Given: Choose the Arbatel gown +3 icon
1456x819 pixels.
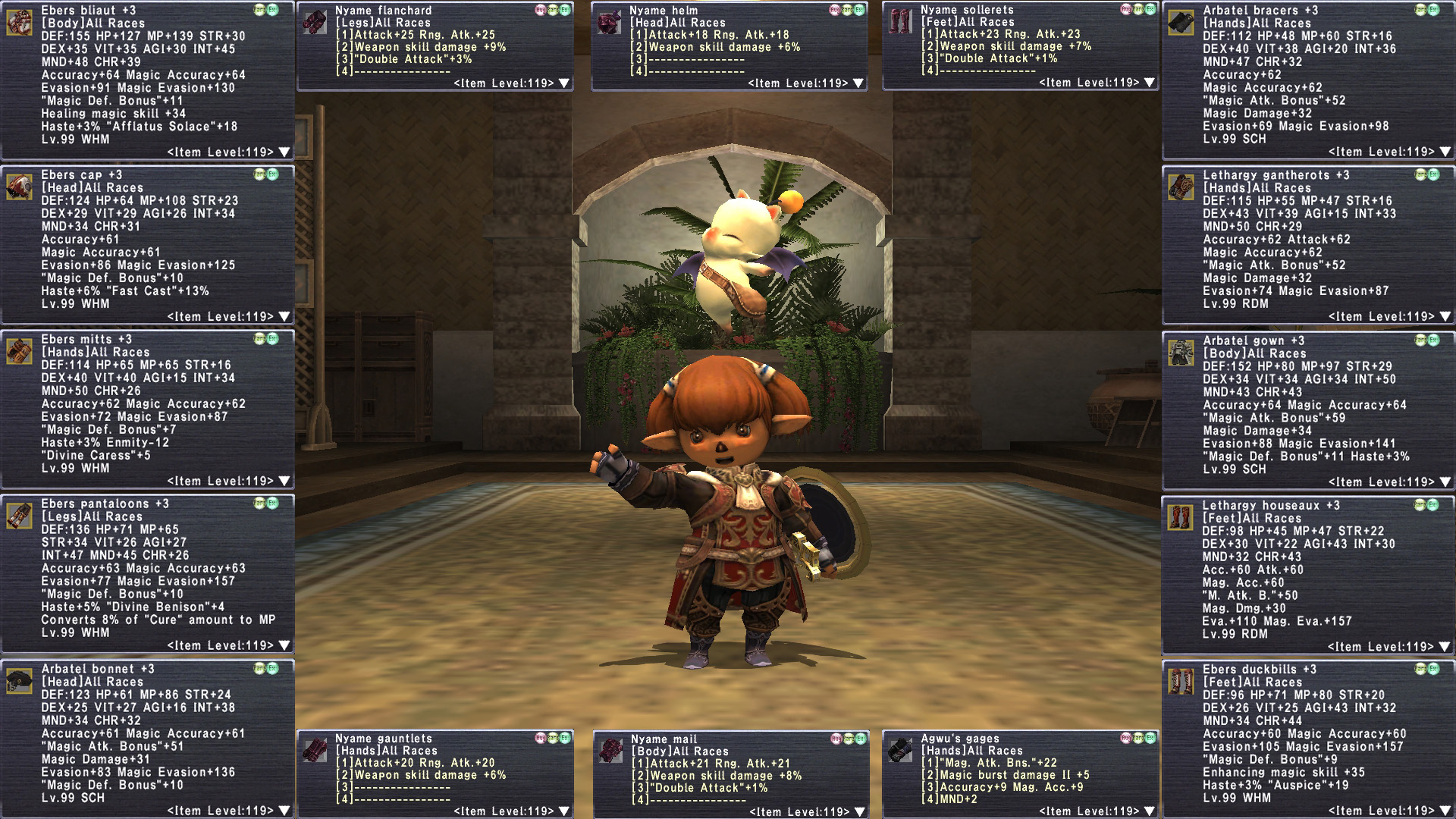Looking at the screenshot, I should click(x=1181, y=352).
